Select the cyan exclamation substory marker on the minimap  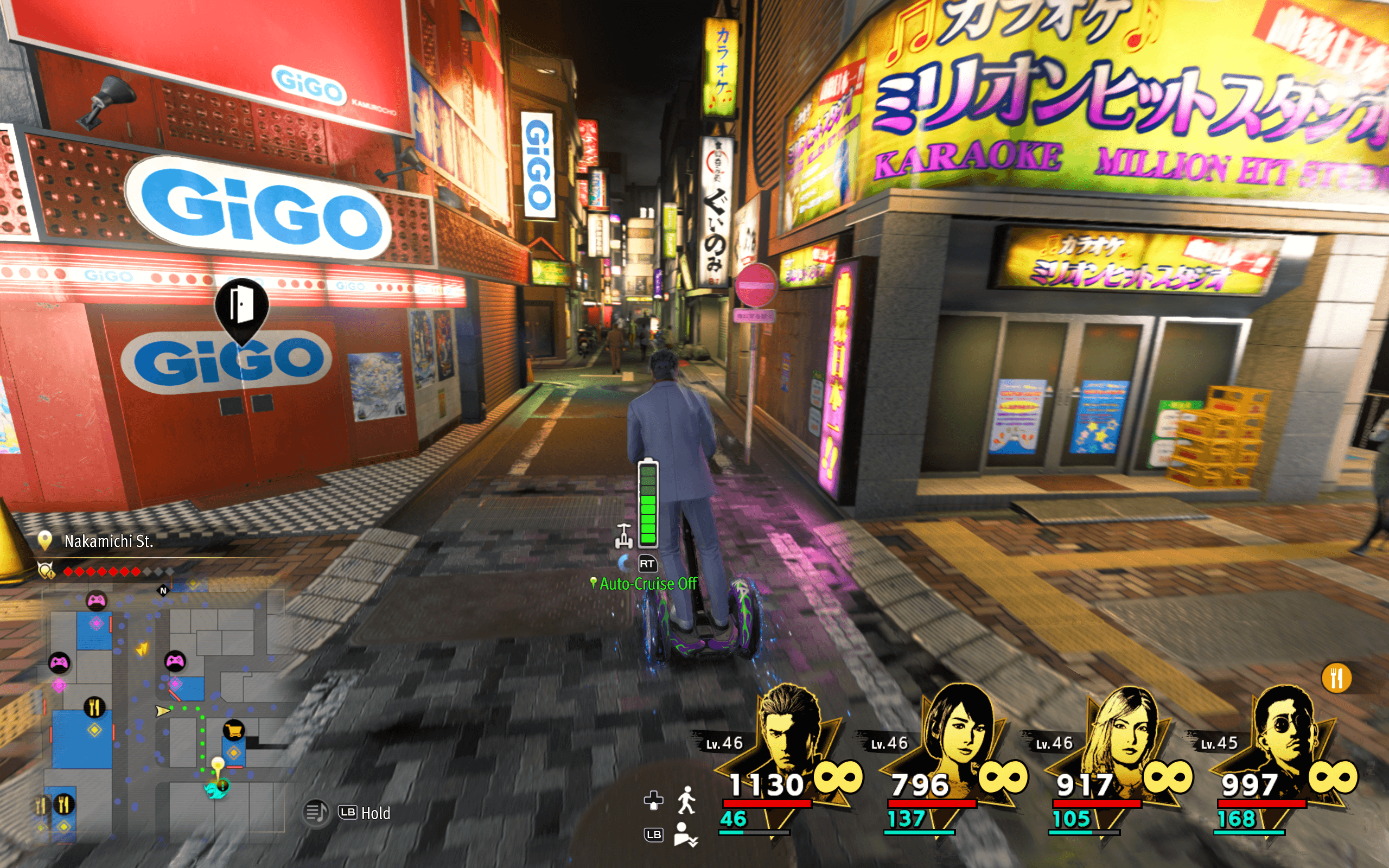tap(219, 787)
